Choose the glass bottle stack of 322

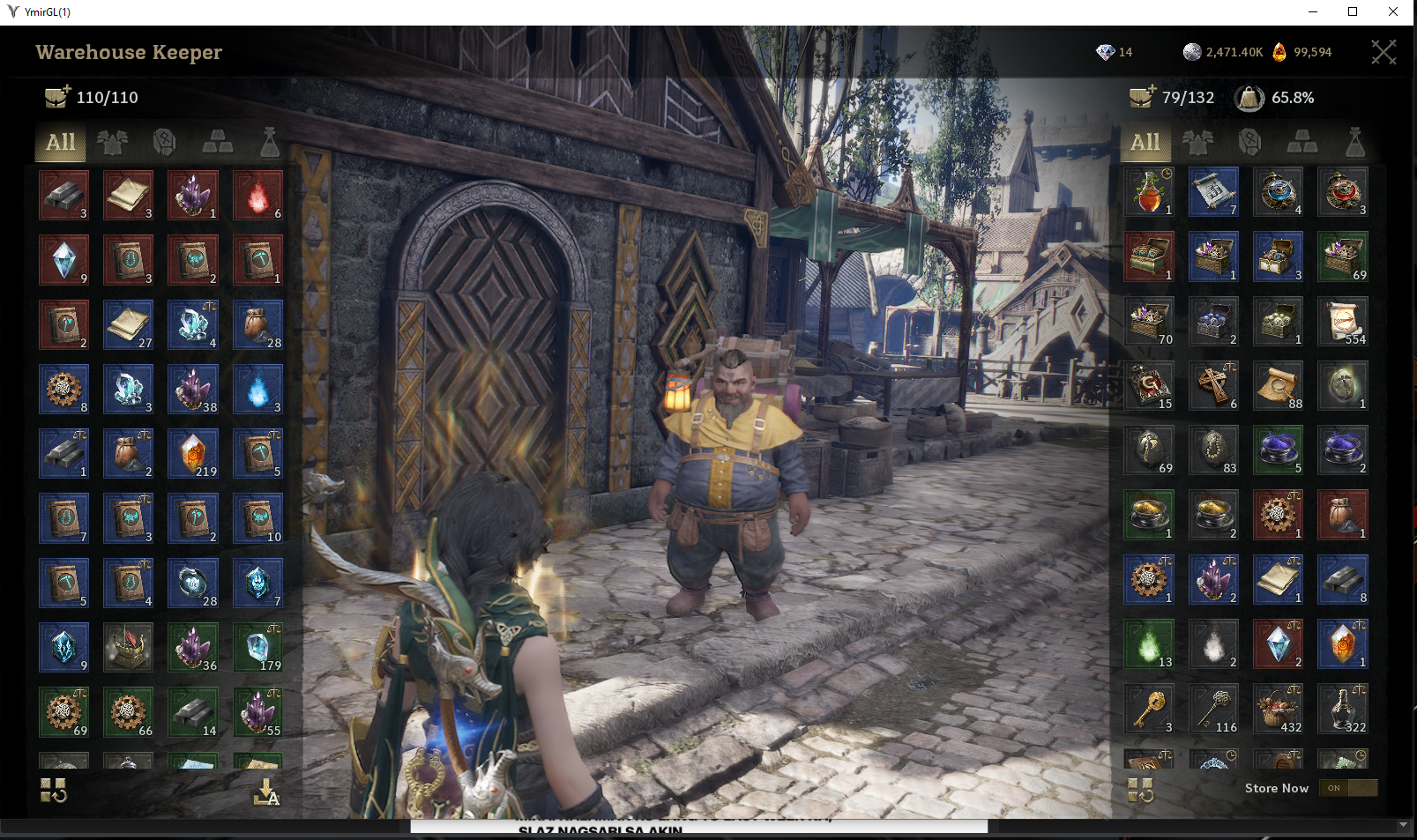pos(1342,710)
